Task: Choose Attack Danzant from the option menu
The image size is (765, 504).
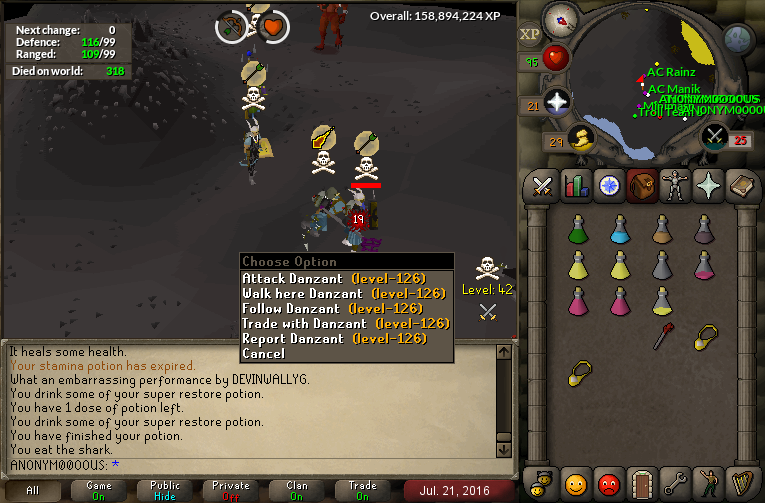Action: (334, 278)
